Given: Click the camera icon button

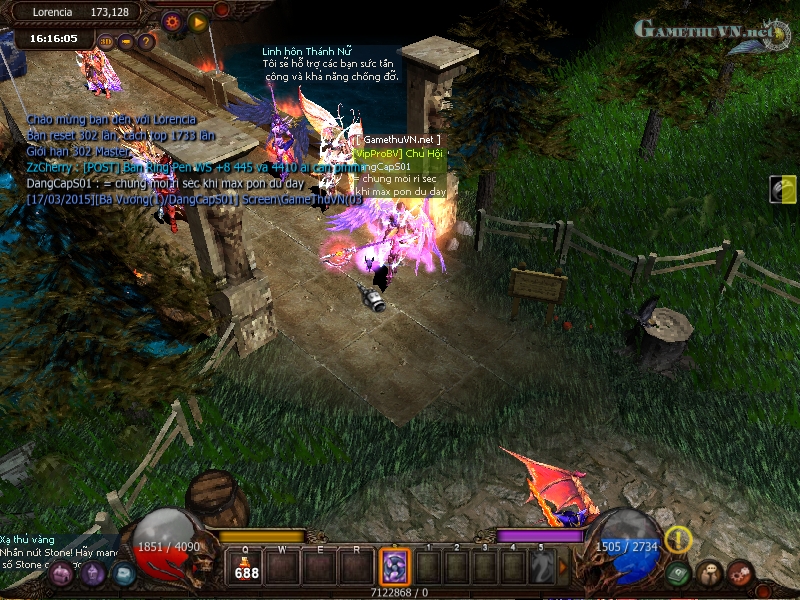Looking at the screenshot, I should tap(126, 42).
